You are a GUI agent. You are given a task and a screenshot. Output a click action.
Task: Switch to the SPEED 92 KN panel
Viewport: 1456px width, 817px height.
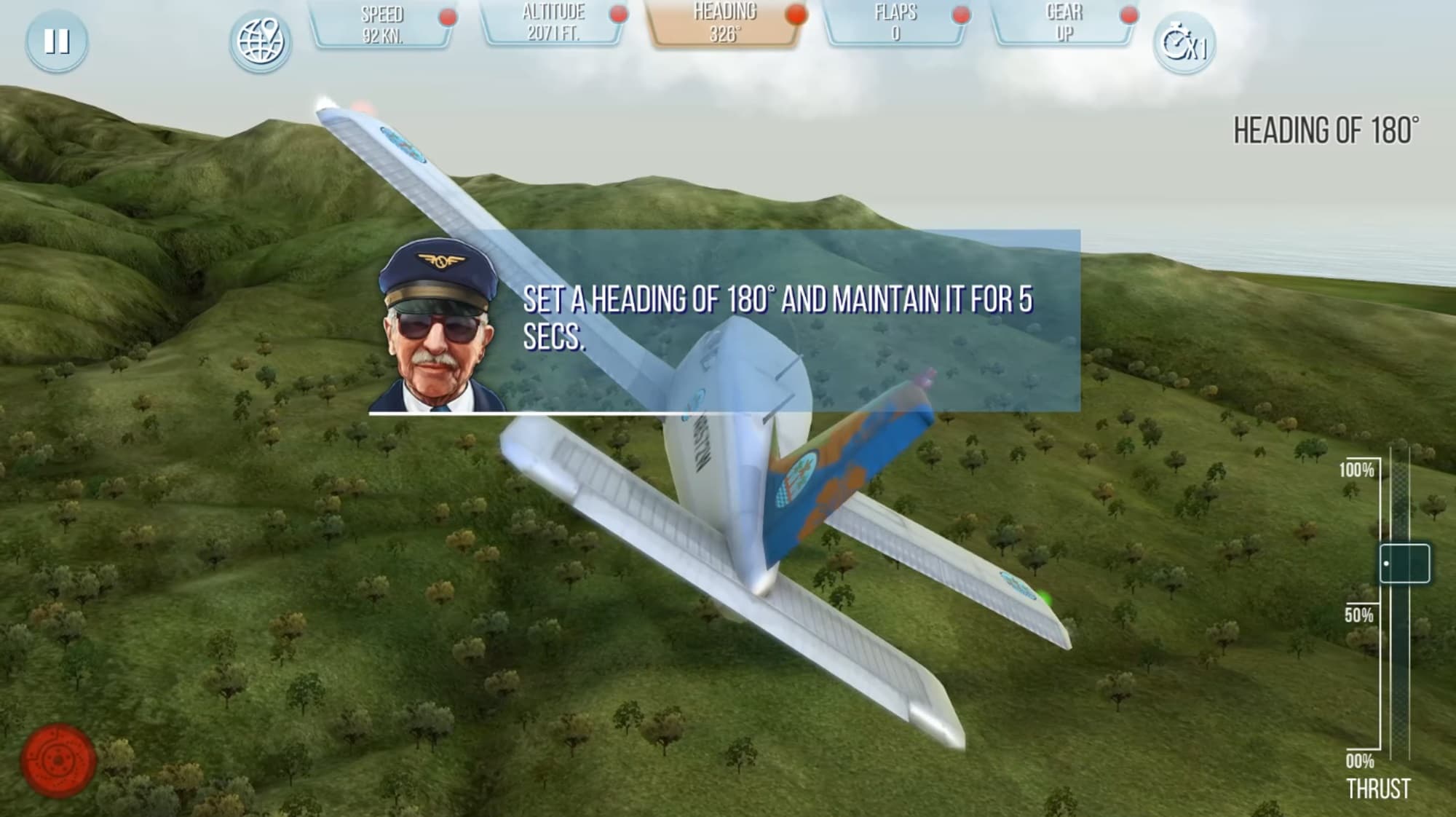[384, 24]
